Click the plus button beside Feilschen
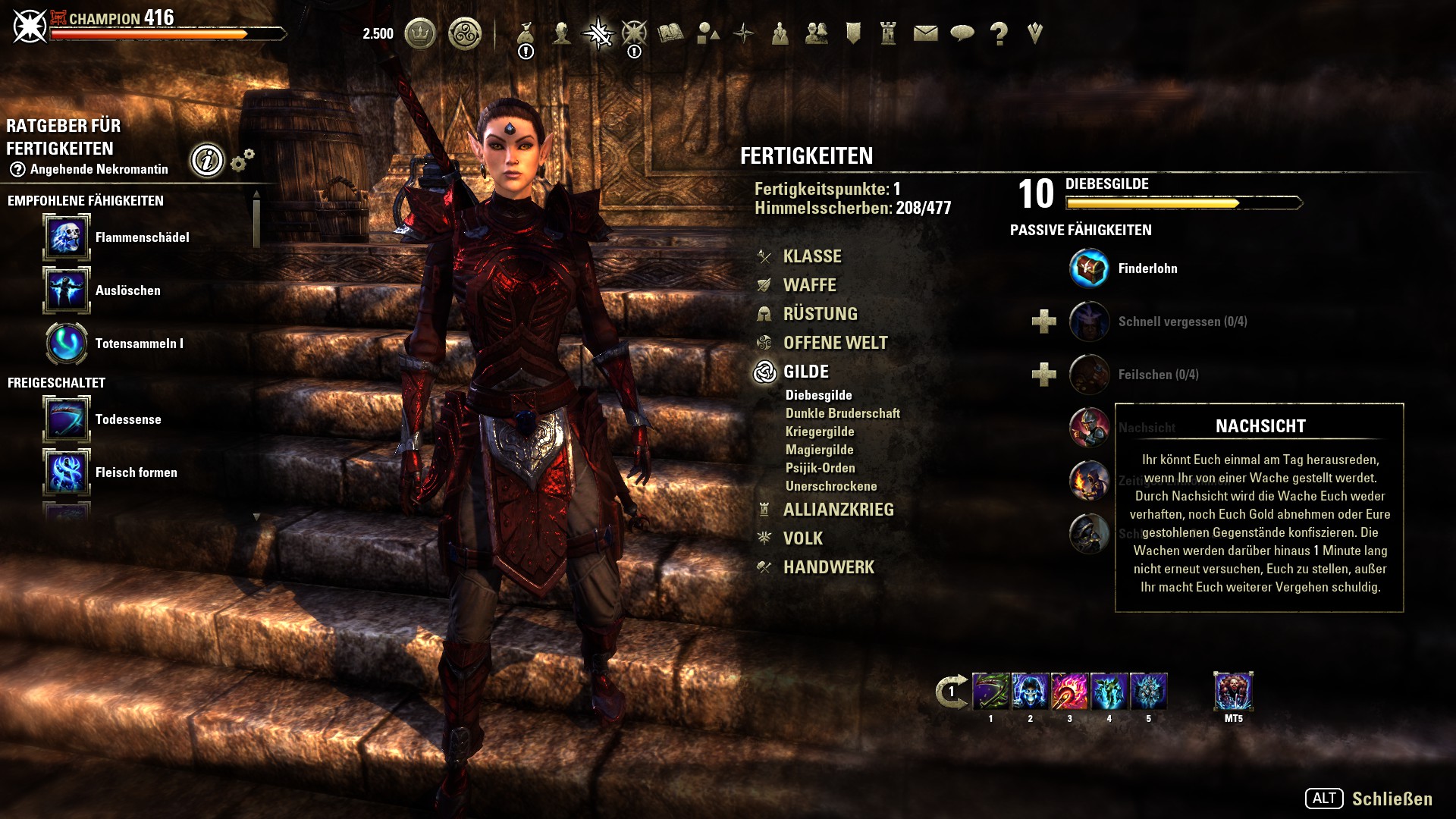The height and width of the screenshot is (819, 1456). click(x=1044, y=375)
